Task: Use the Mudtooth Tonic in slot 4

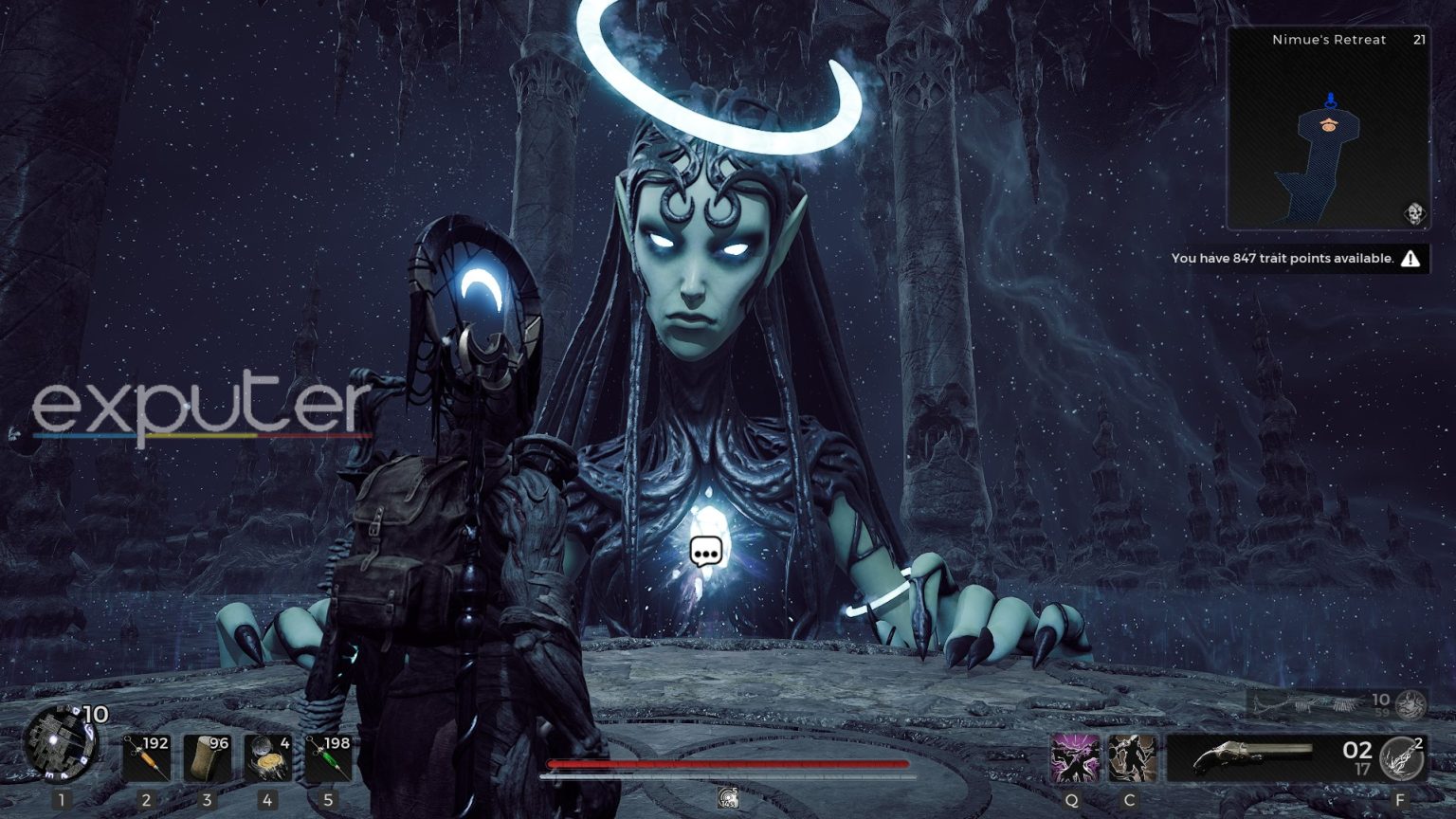Action: click(x=268, y=757)
